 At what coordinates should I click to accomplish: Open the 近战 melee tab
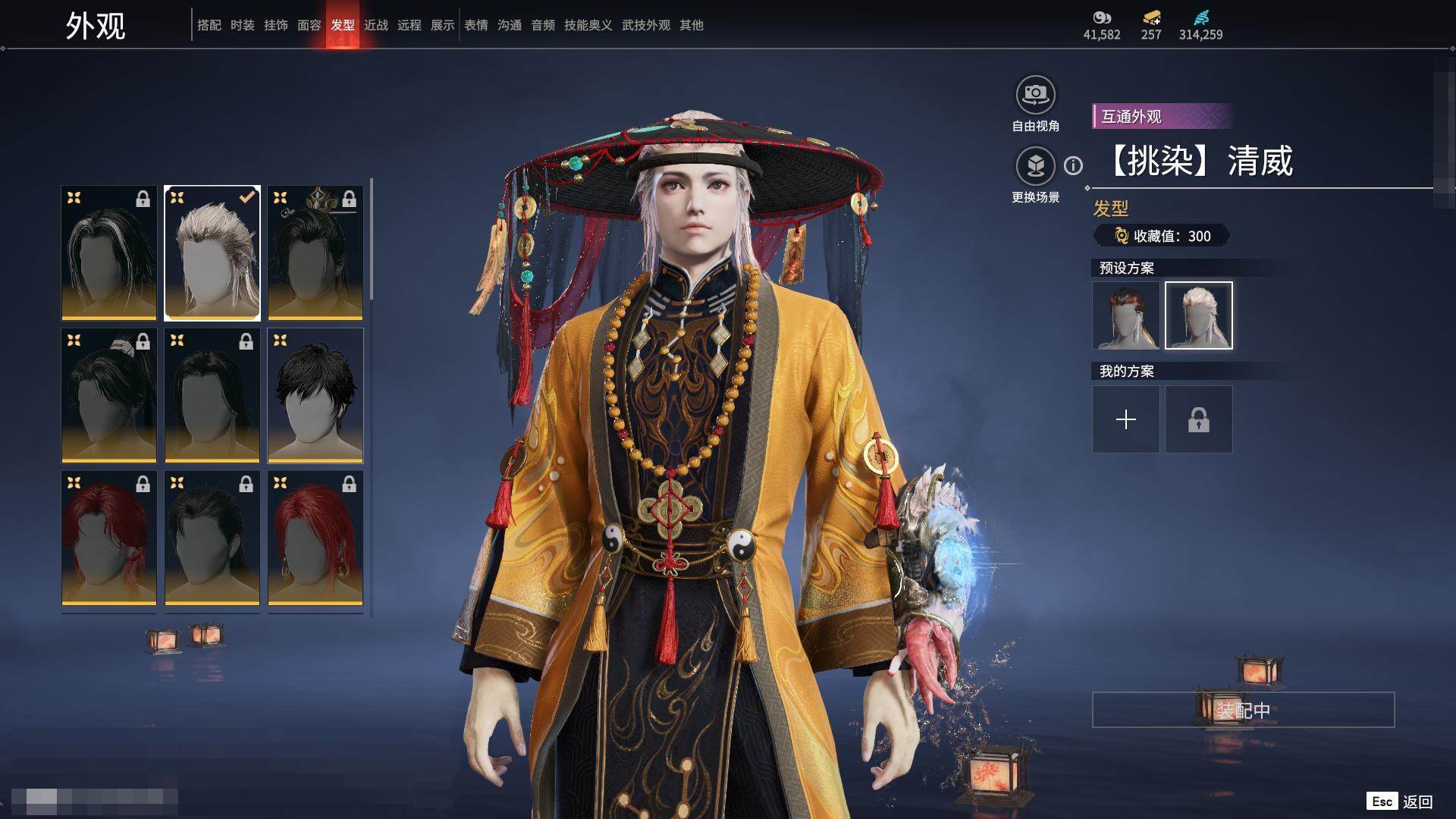click(x=375, y=25)
